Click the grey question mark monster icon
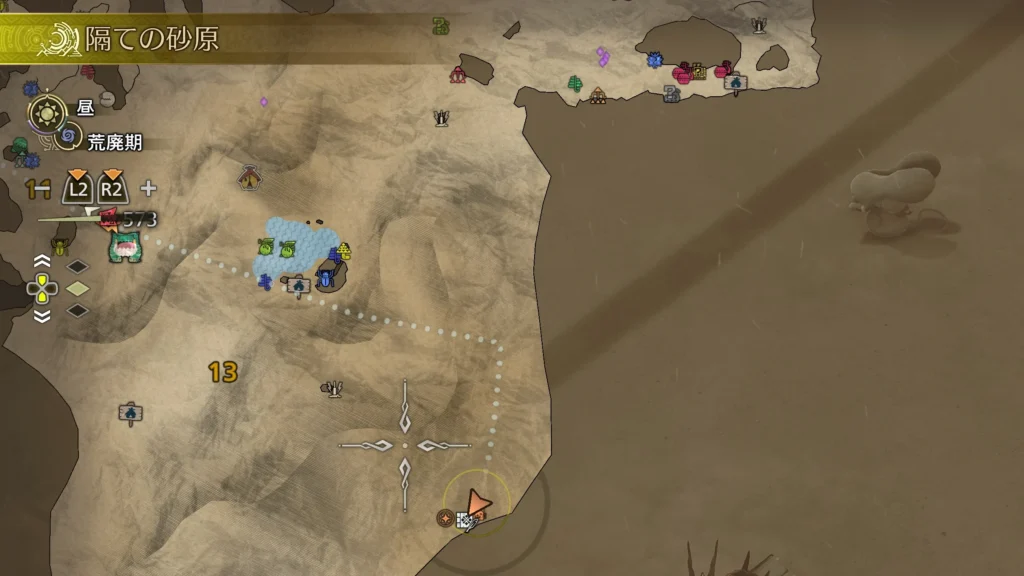The height and width of the screenshot is (576, 1024). coord(672,95)
